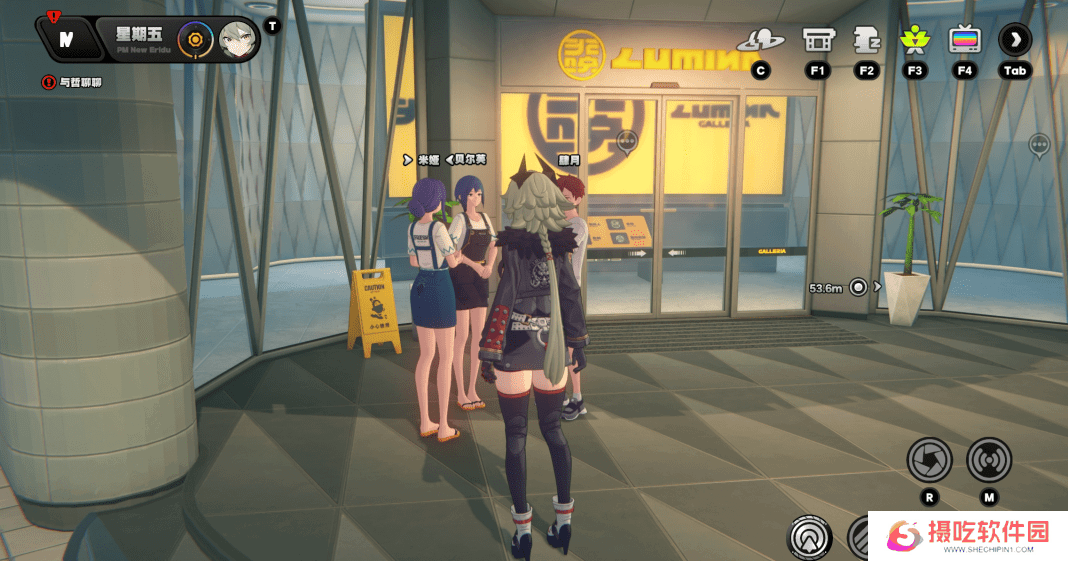This screenshot has height=561, width=1068.
Task: Click the speech bubble above the doorway
Action: click(x=627, y=144)
